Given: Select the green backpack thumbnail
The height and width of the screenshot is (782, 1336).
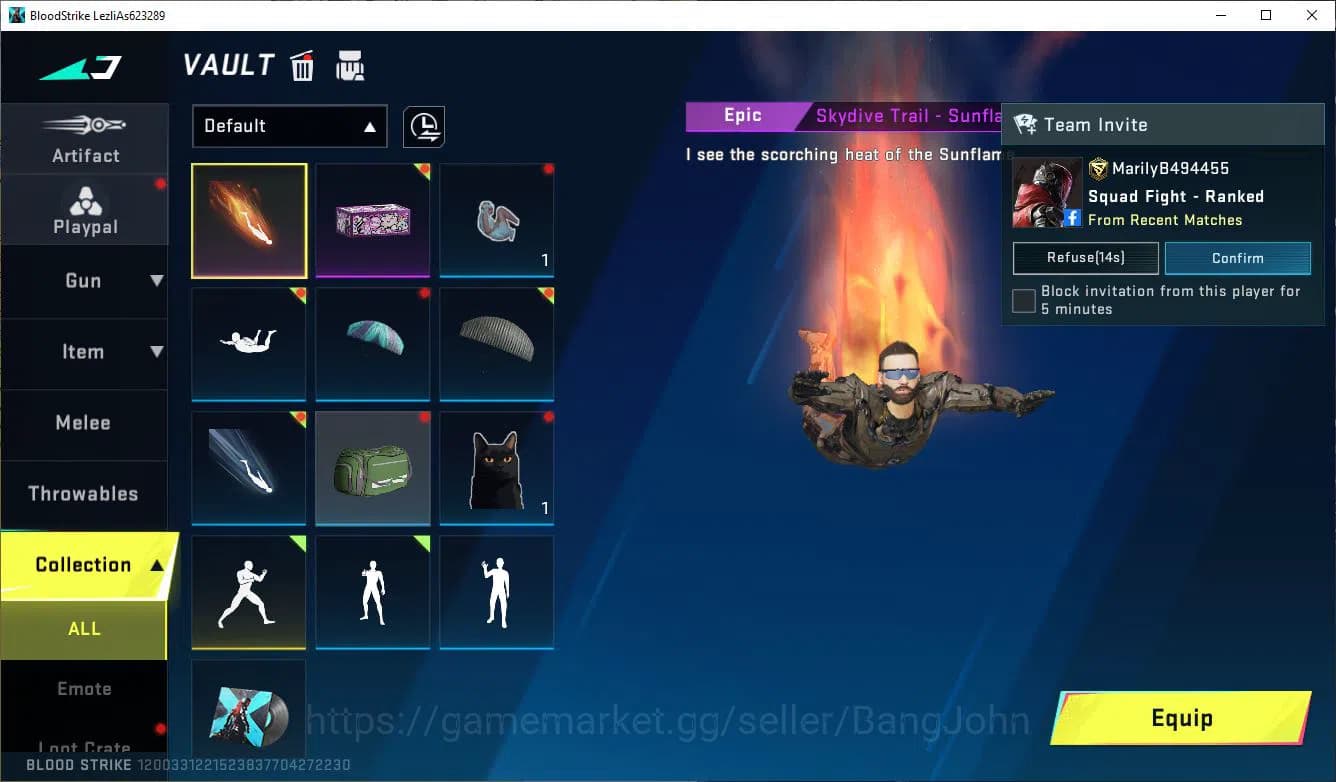Looking at the screenshot, I should 372,467.
